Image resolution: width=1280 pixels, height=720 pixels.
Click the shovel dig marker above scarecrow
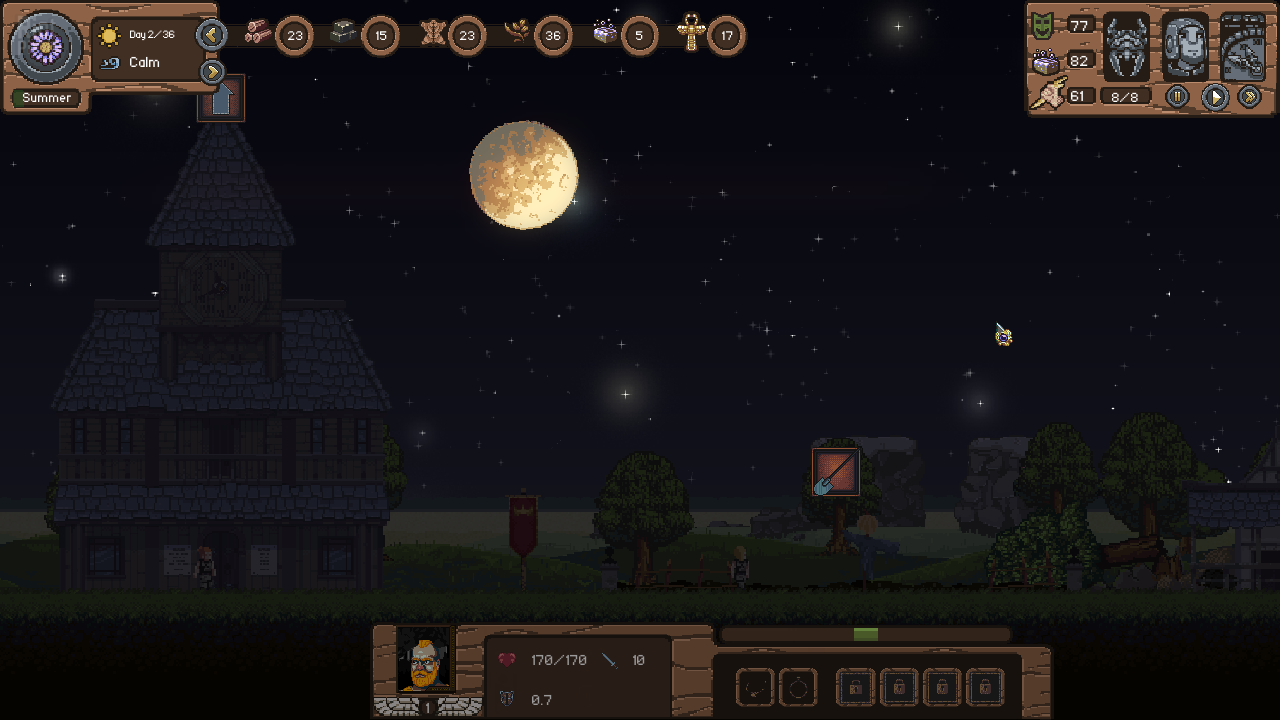coord(836,472)
